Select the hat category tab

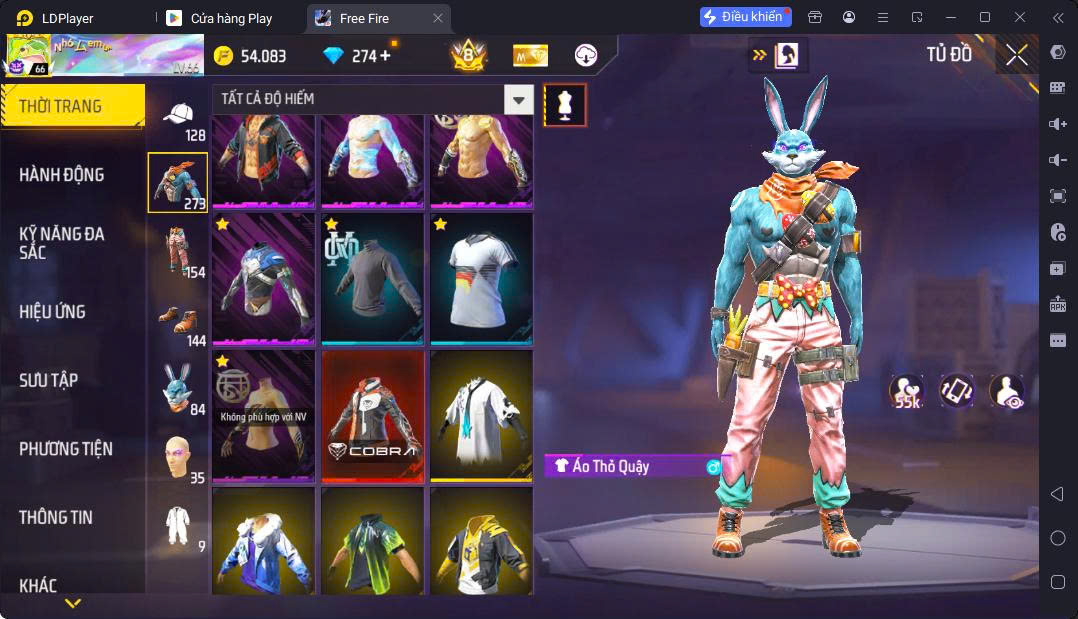[178, 119]
